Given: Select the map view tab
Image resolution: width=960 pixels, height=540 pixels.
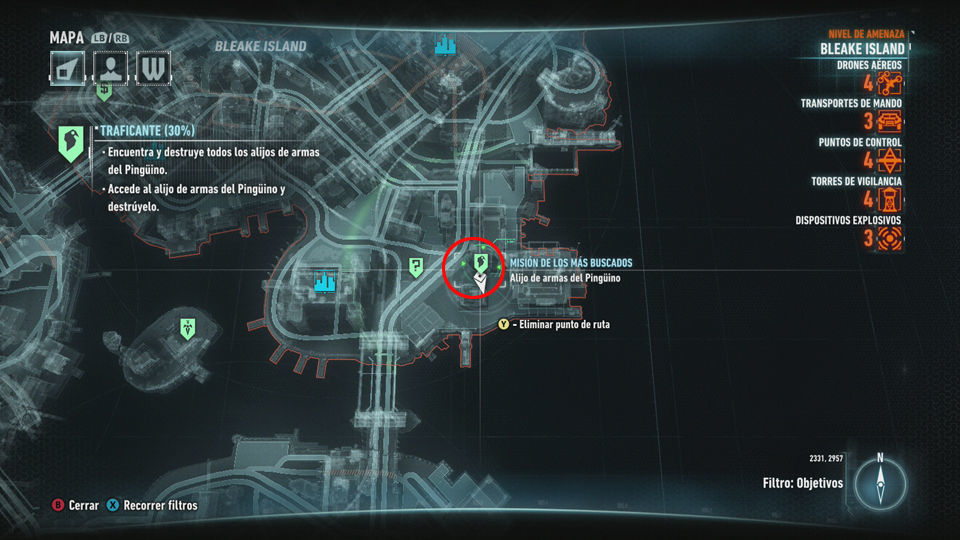Looking at the screenshot, I should coord(67,69).
